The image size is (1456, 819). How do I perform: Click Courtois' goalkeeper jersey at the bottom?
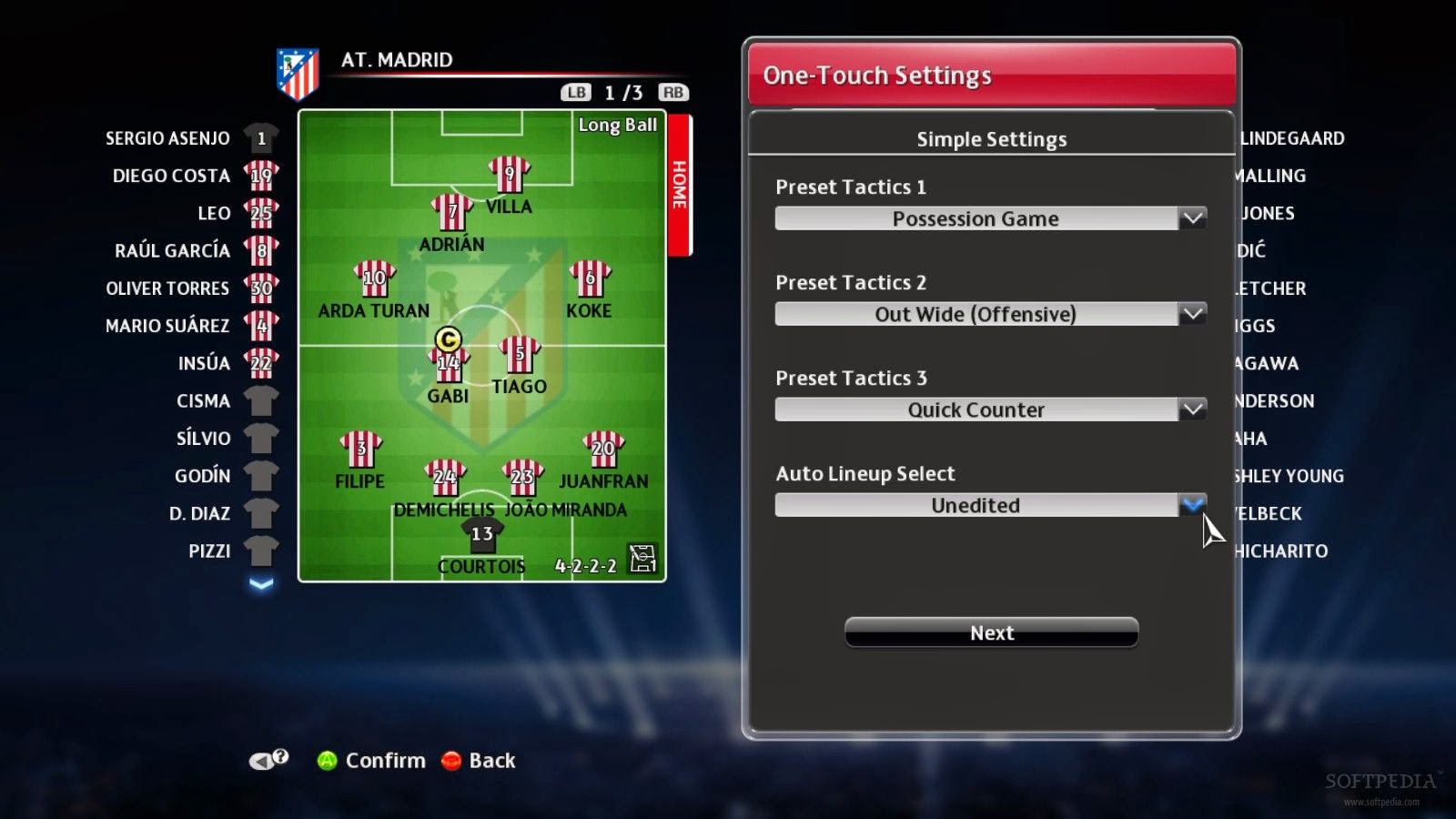[480, 535]
